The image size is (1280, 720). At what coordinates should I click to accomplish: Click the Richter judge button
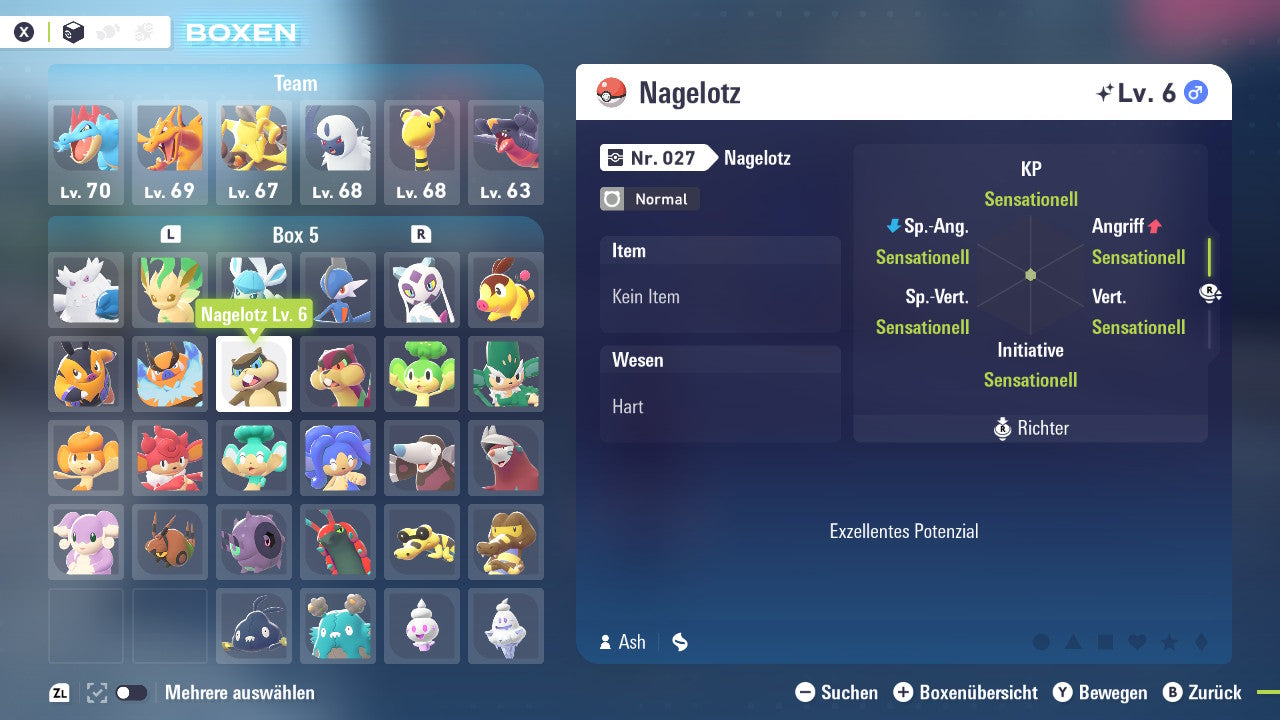(x=1031, y=428)
